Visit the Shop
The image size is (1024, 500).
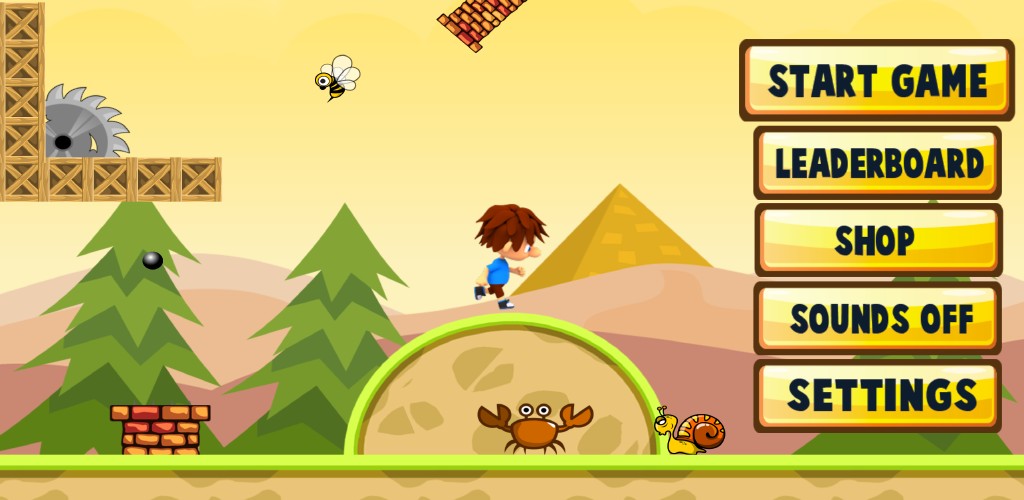tap(877, 240)
